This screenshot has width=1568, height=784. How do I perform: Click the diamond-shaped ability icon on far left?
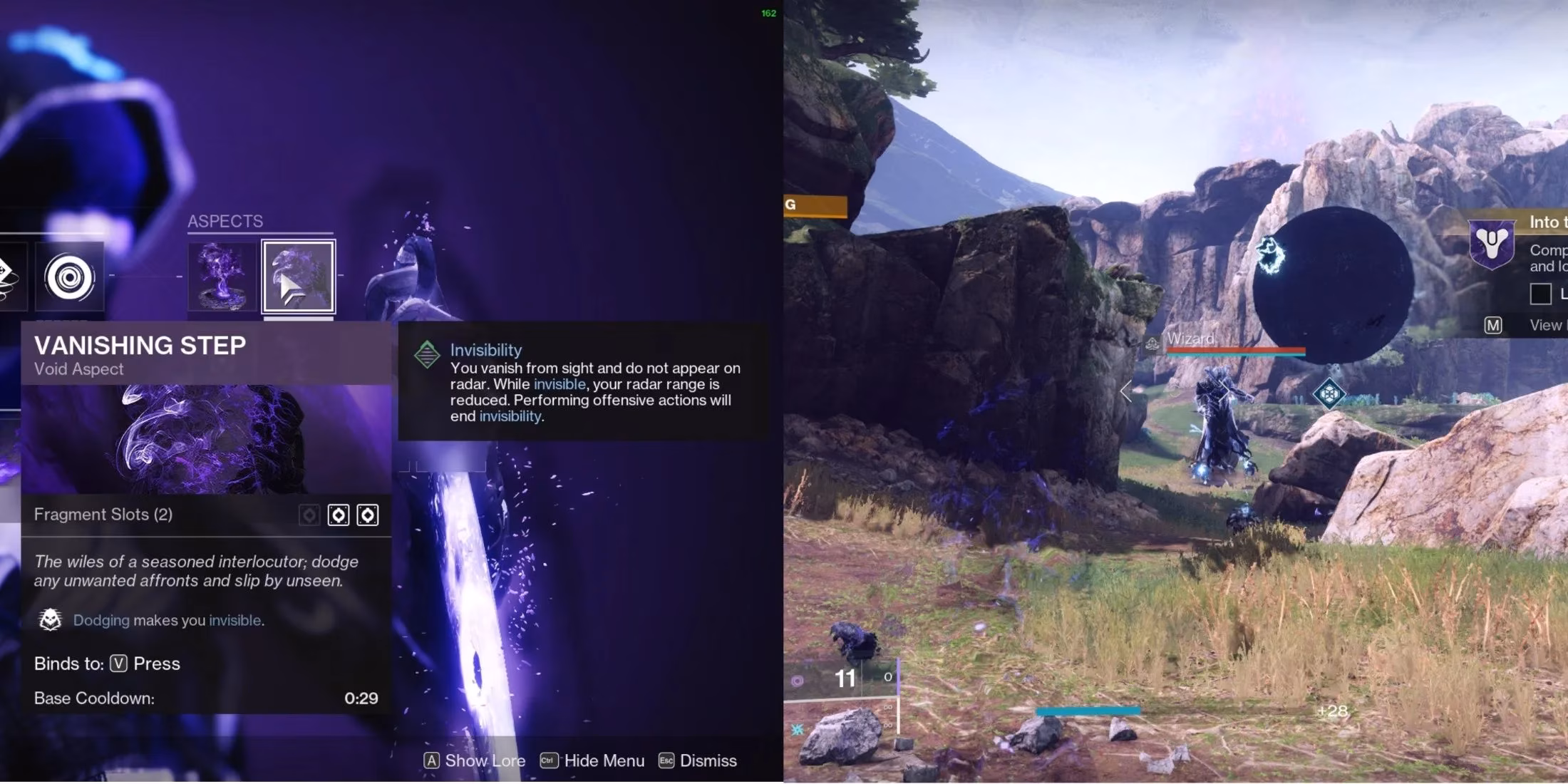pyautogui.click(x=7, y=276)
